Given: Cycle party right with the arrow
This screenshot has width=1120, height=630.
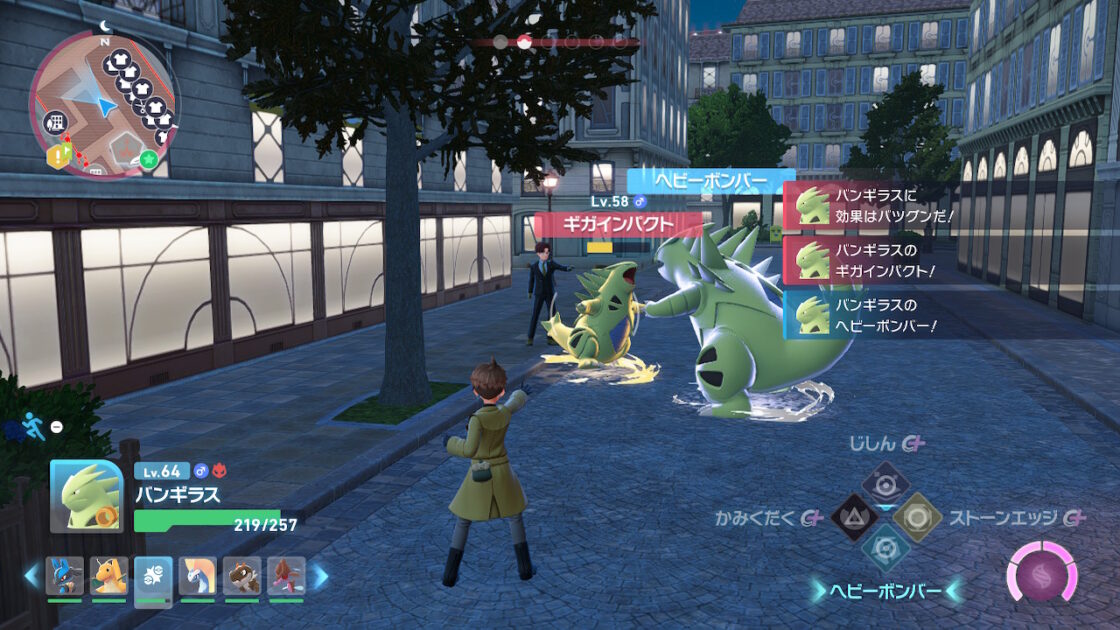Looking at the screenshot, I should coord(319,576).
